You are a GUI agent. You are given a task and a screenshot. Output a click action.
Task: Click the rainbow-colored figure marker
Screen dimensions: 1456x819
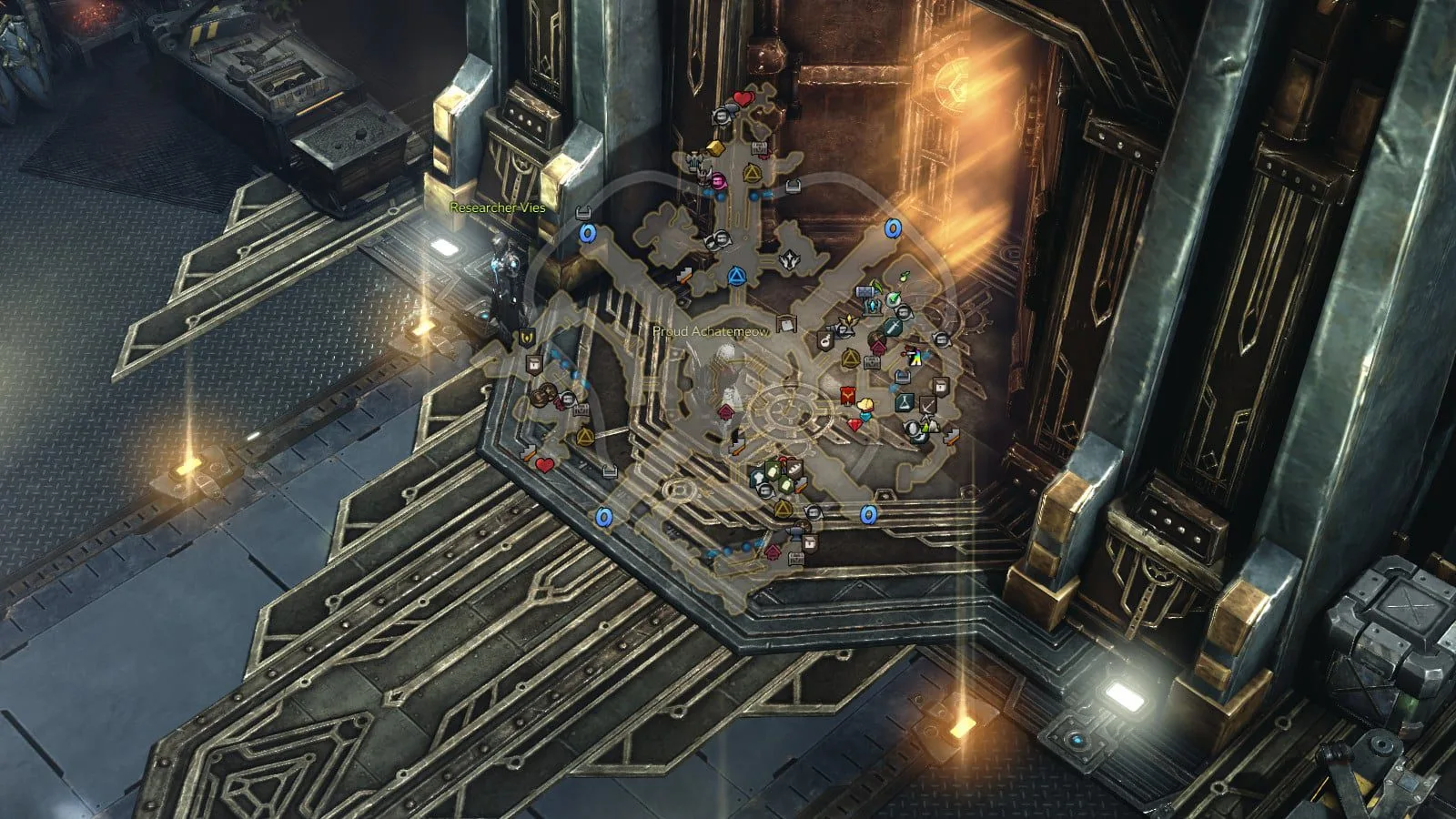point(913,357)
